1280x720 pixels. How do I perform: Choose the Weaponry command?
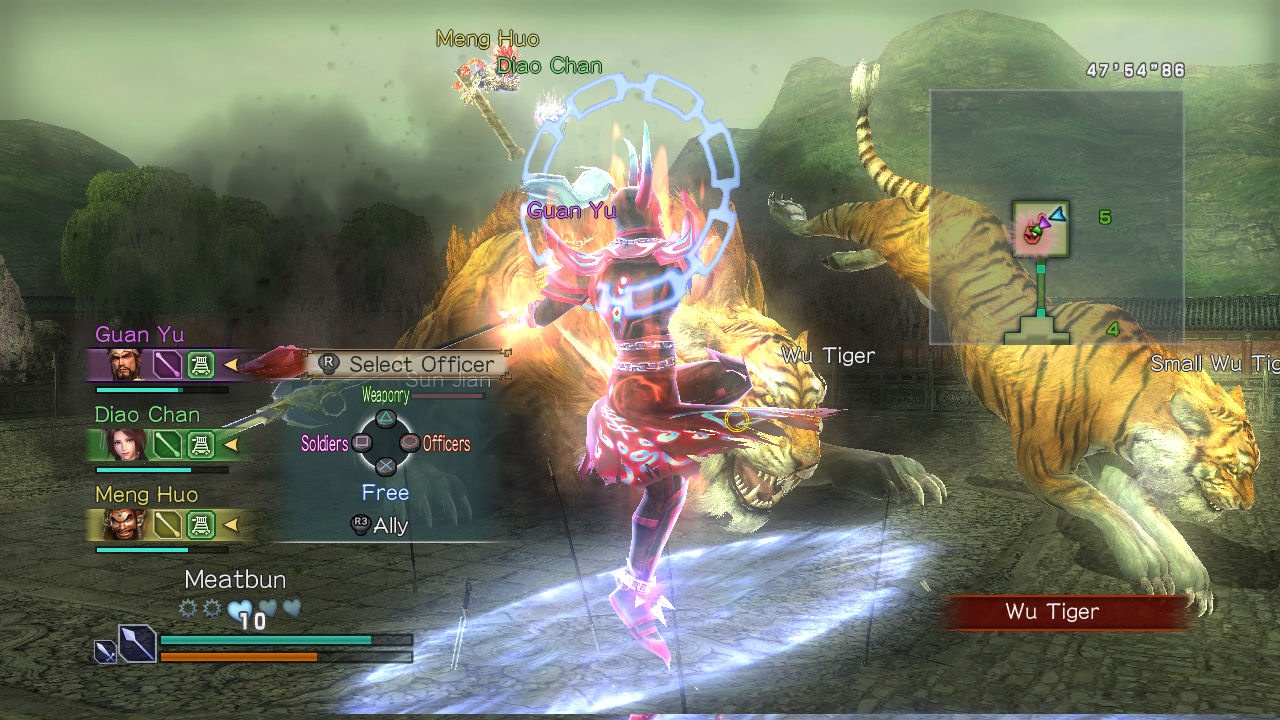pyautogui.click(x=385, y=418)
